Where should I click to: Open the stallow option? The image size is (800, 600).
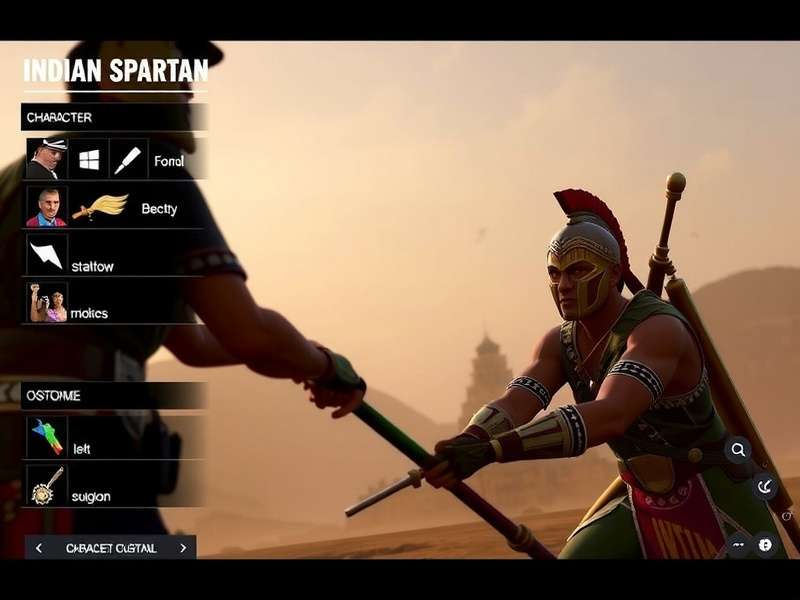click(92, 265)
